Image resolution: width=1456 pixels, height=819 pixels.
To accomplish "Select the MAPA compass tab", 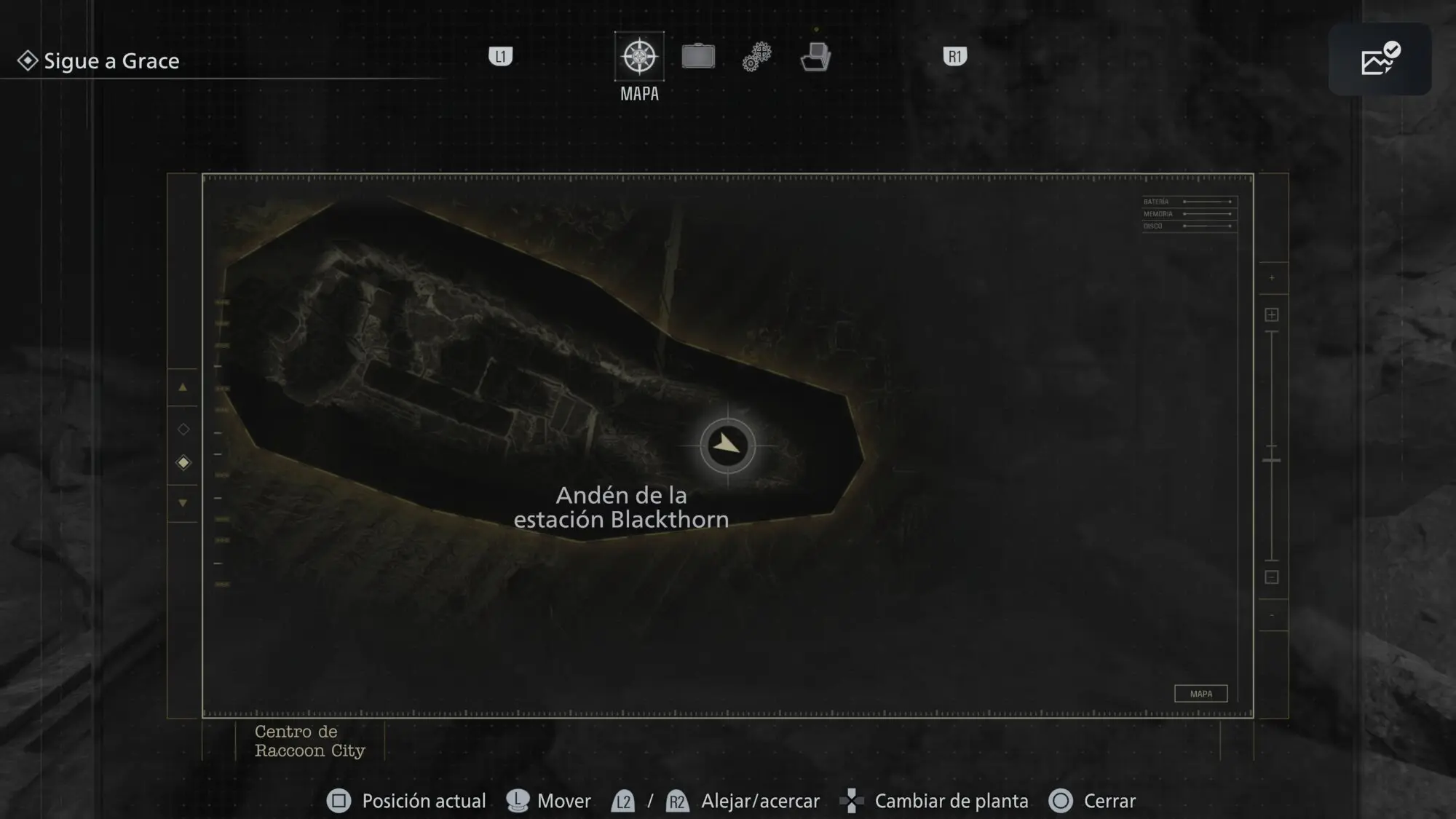I will (639, 57).
